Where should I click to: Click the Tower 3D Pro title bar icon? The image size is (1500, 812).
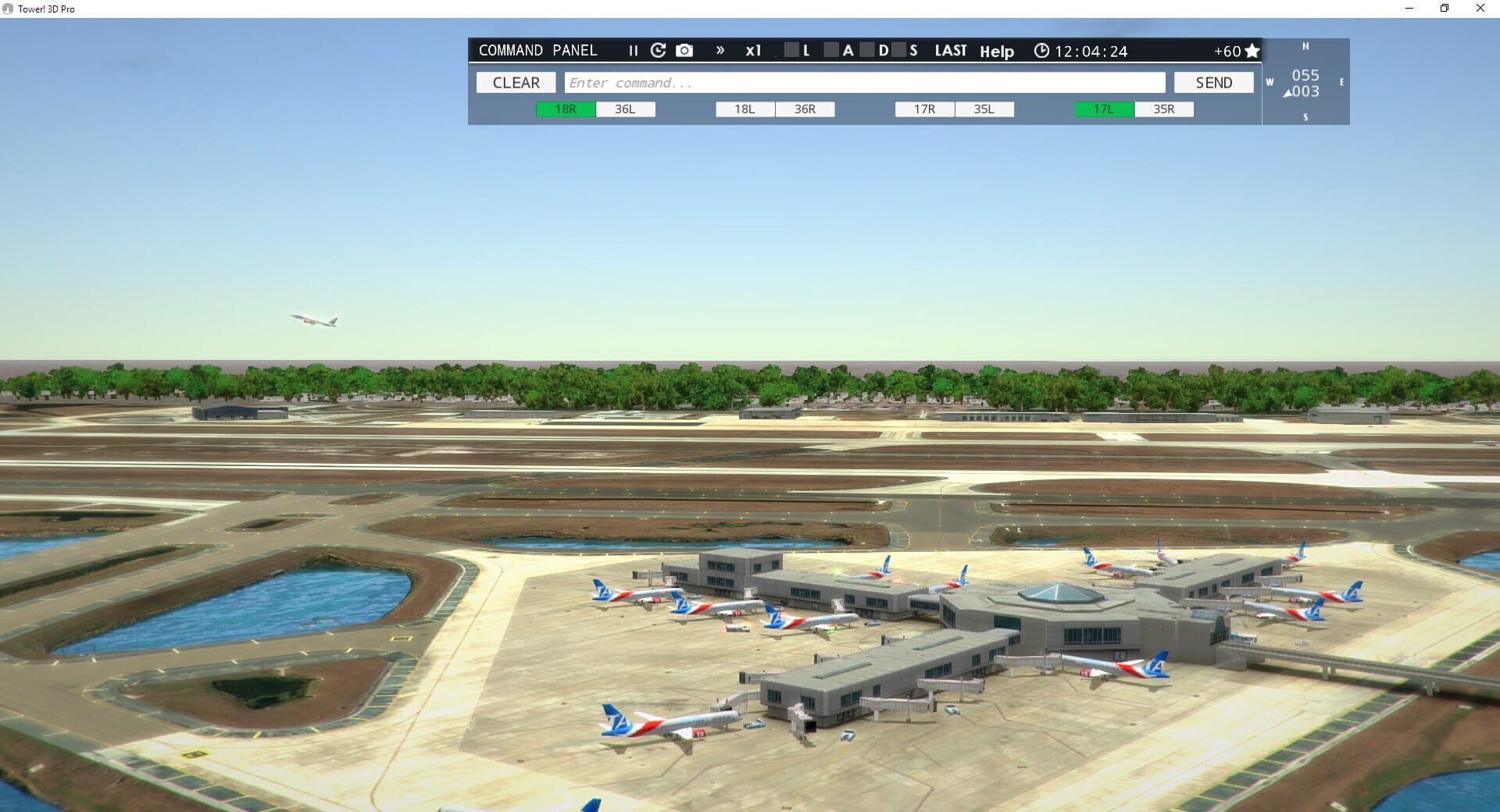[8, 9]
